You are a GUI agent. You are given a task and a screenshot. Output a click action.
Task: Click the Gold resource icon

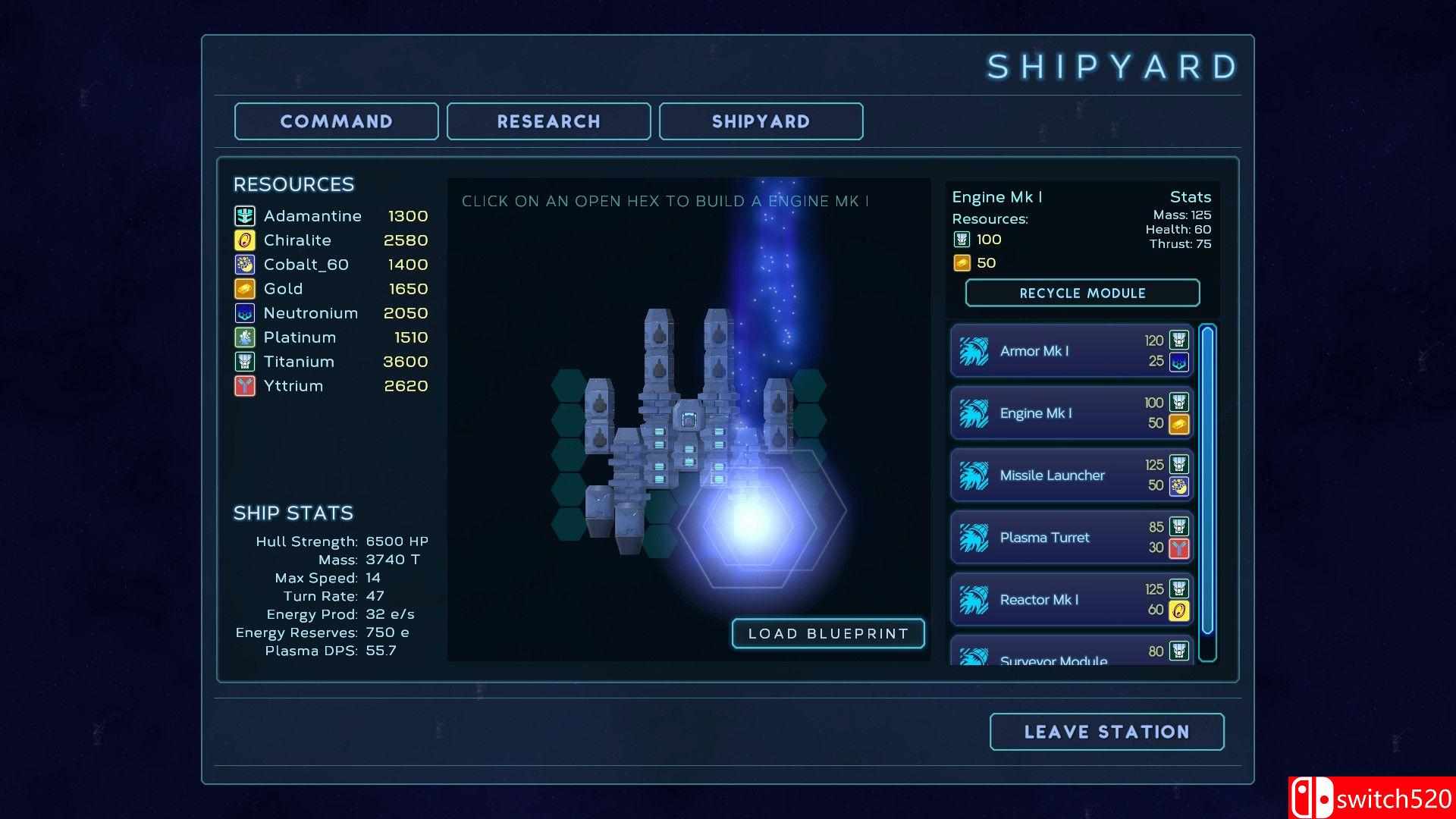coord(244,288)
